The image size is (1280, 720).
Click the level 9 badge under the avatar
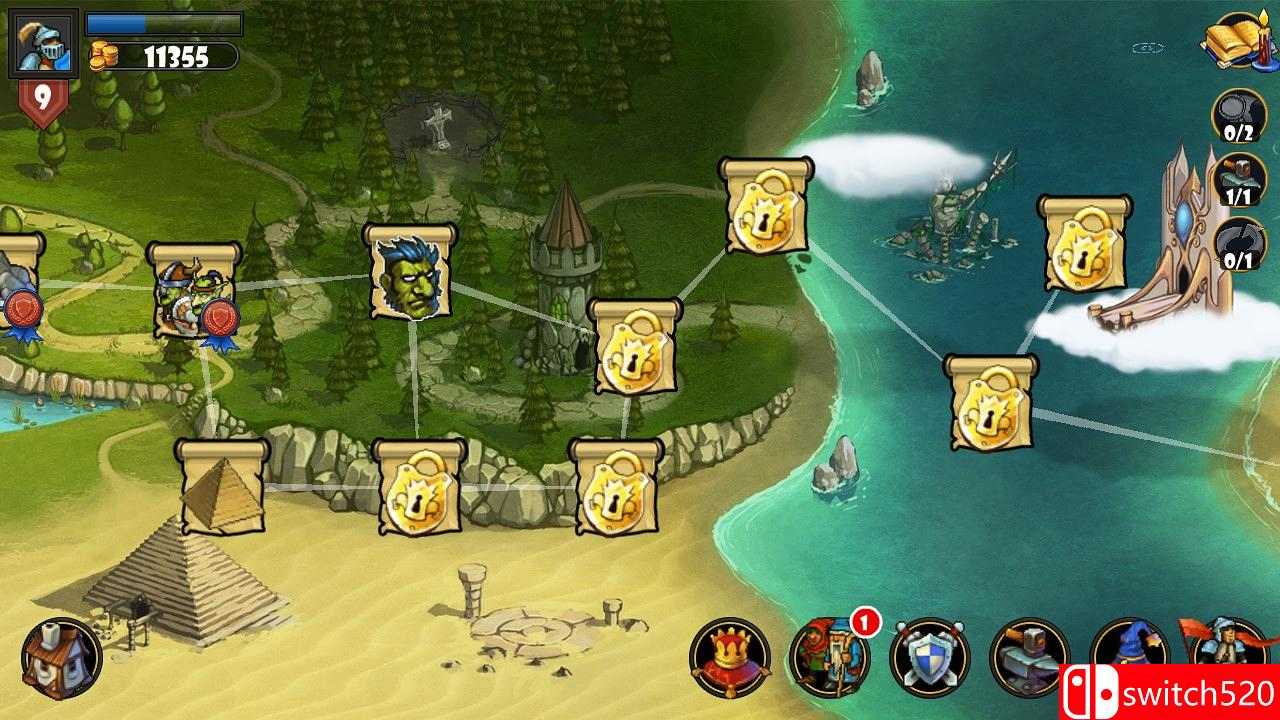[x=42, y=95]
